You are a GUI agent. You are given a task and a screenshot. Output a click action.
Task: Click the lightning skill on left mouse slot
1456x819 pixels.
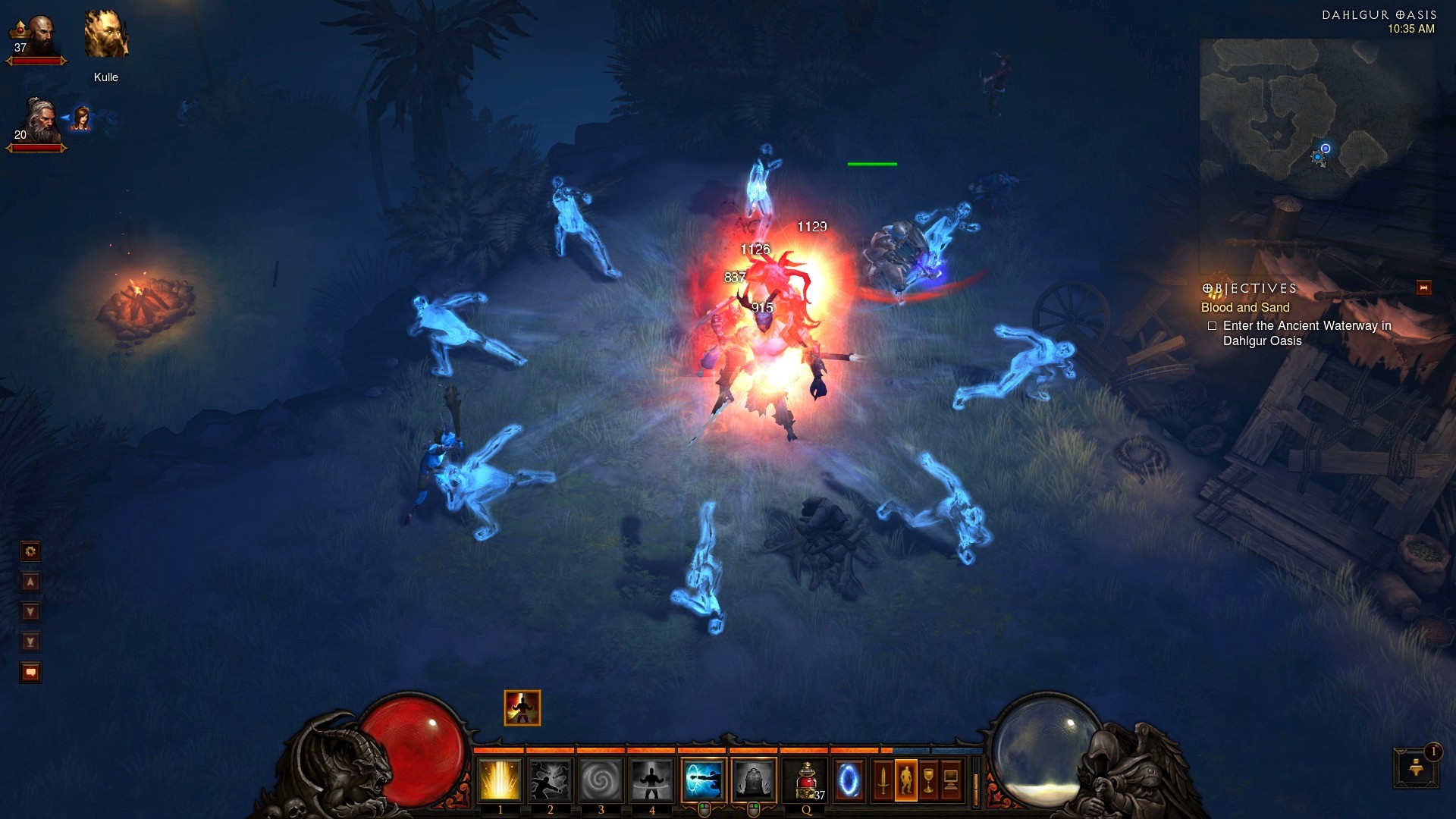click(x=703, y=780)
